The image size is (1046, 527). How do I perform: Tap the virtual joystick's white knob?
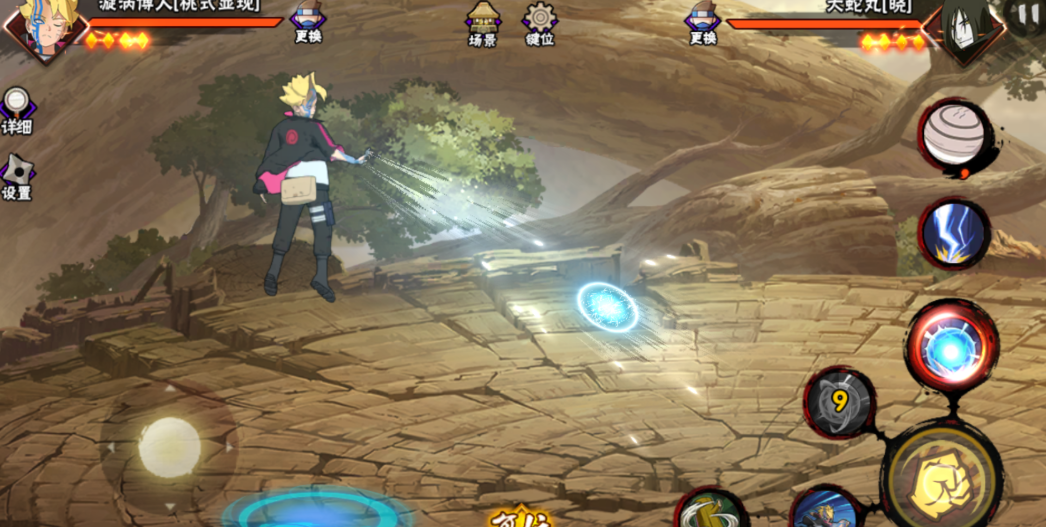pyautogui.click(x=169, y=446)
